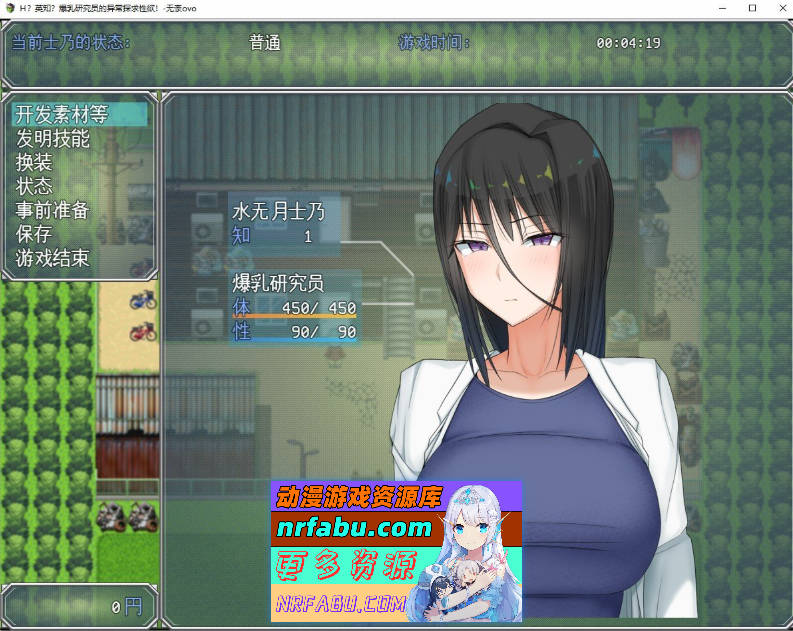Open the 保存 save menu
The width and height of the screenshot is (793, 631).
34,234
